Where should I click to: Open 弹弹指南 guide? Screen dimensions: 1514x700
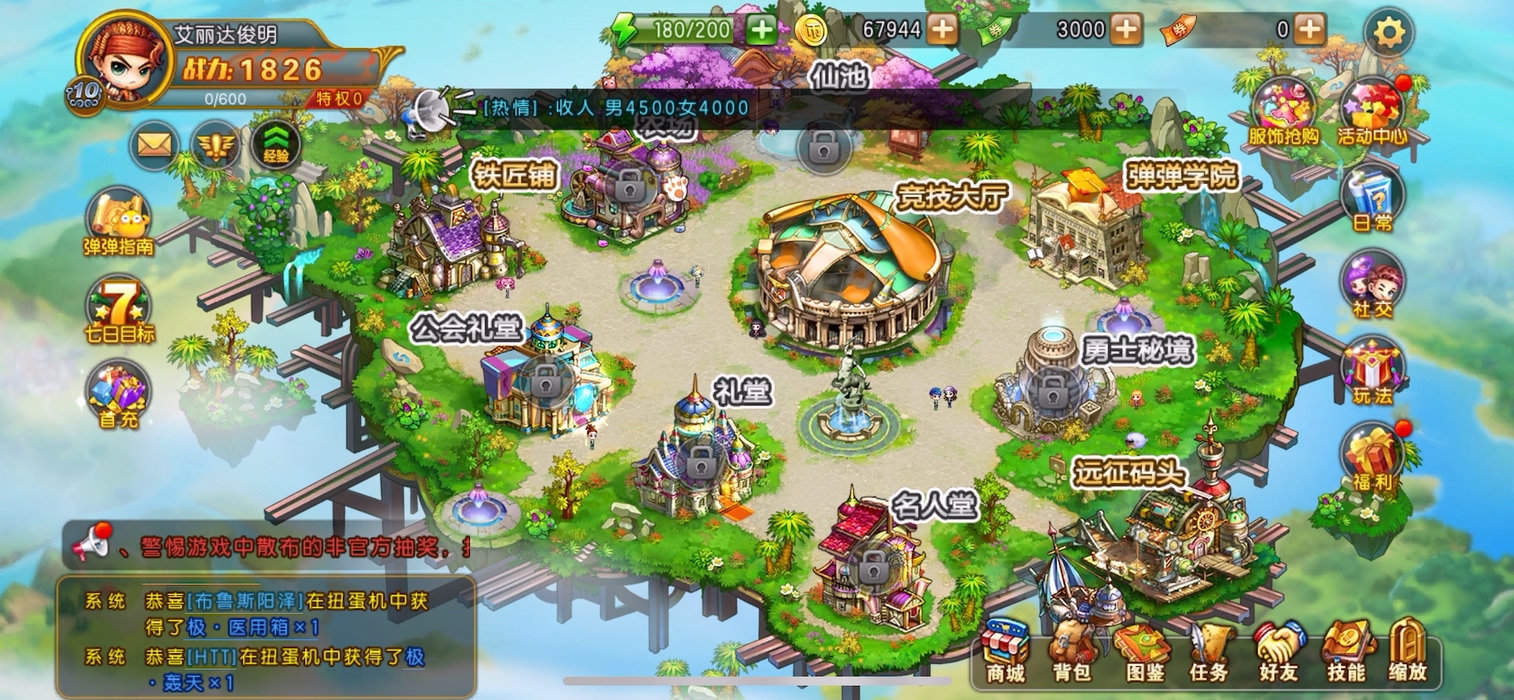pos(118,220)
